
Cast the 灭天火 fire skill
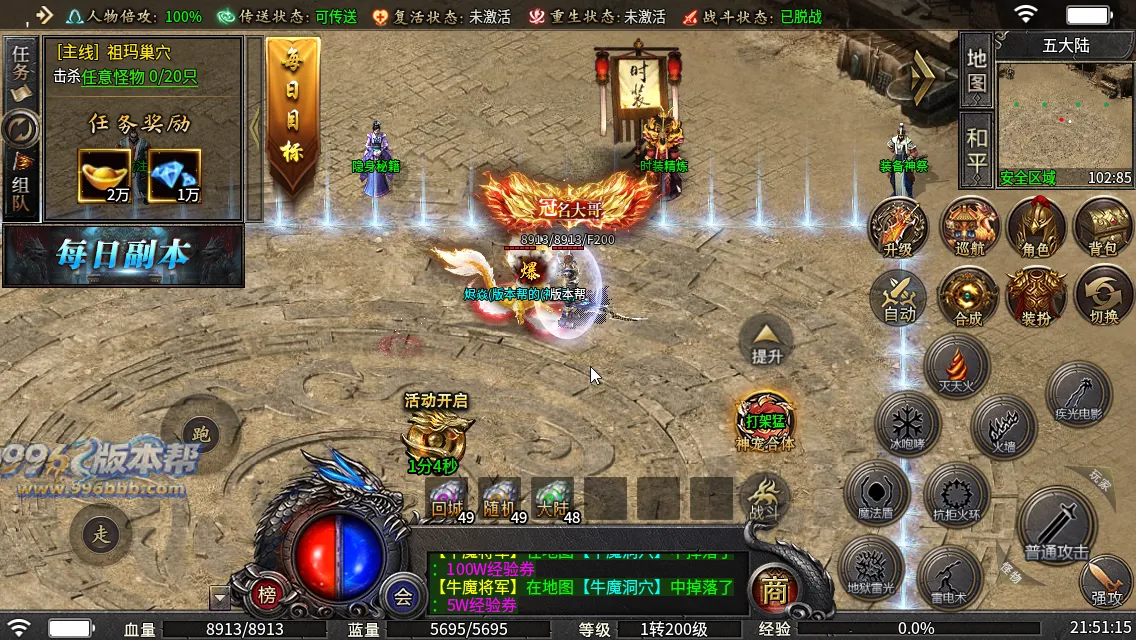click(x=955, y=365)
